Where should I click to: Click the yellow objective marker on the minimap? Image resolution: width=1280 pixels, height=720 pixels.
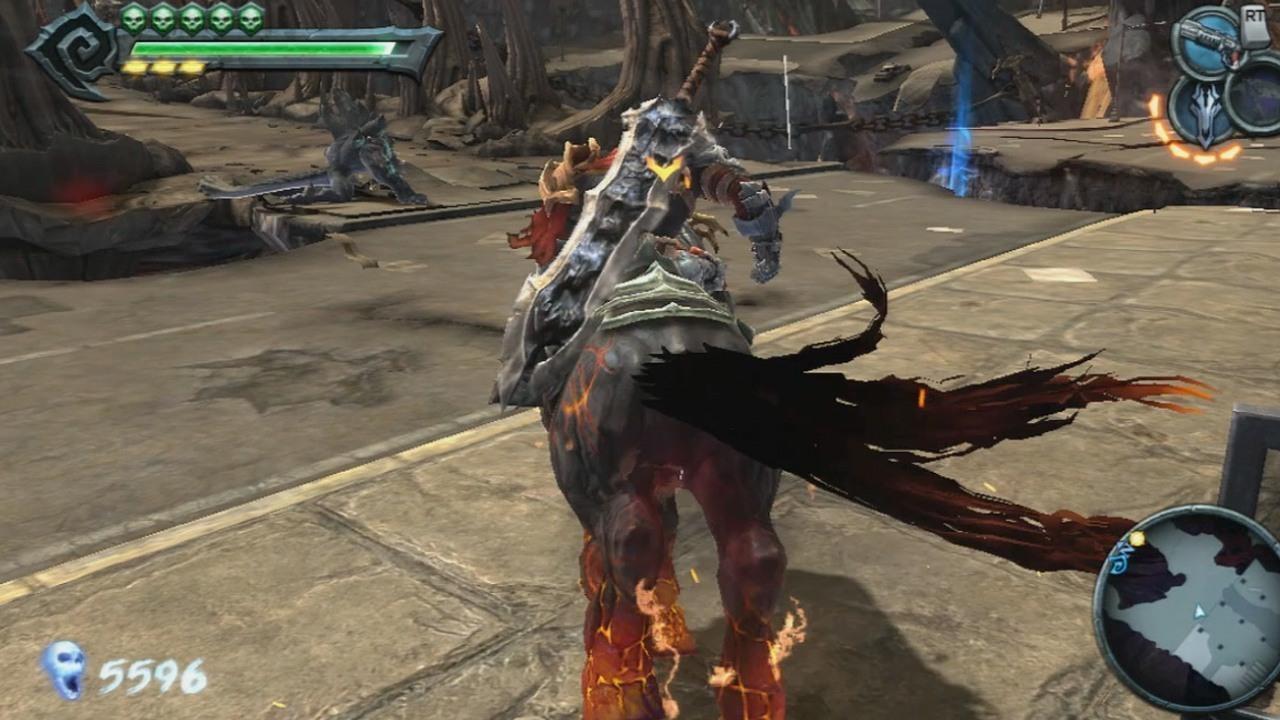[1136, 538]
